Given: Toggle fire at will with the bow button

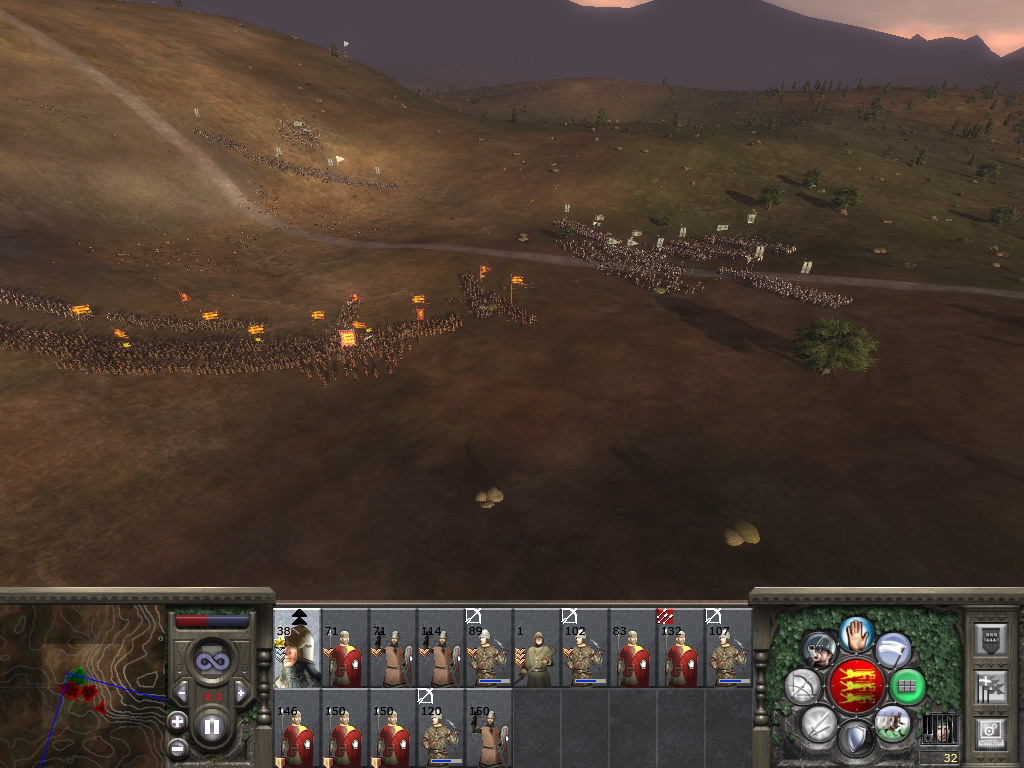Looking at the screenshot, I should (x=803, y=686).
